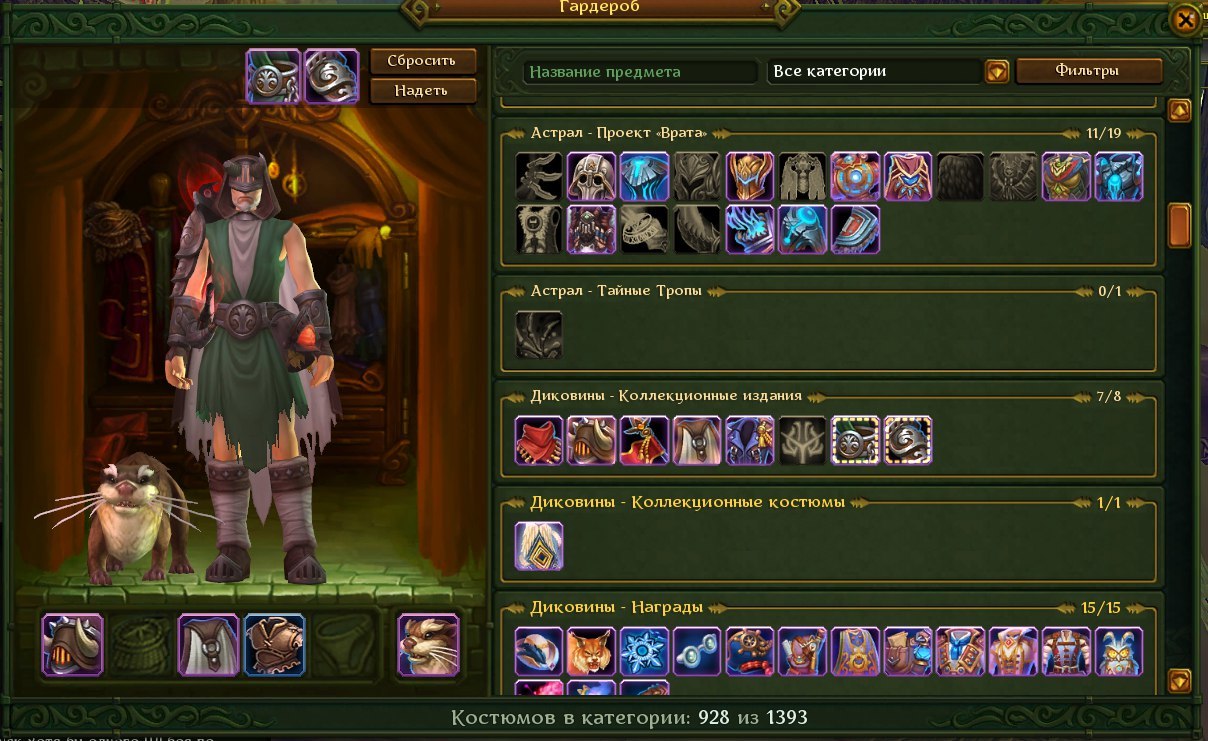Choose the costume in Коллекционные костюмы
This screenshot has width=1208, height=741.
[539, 547]
